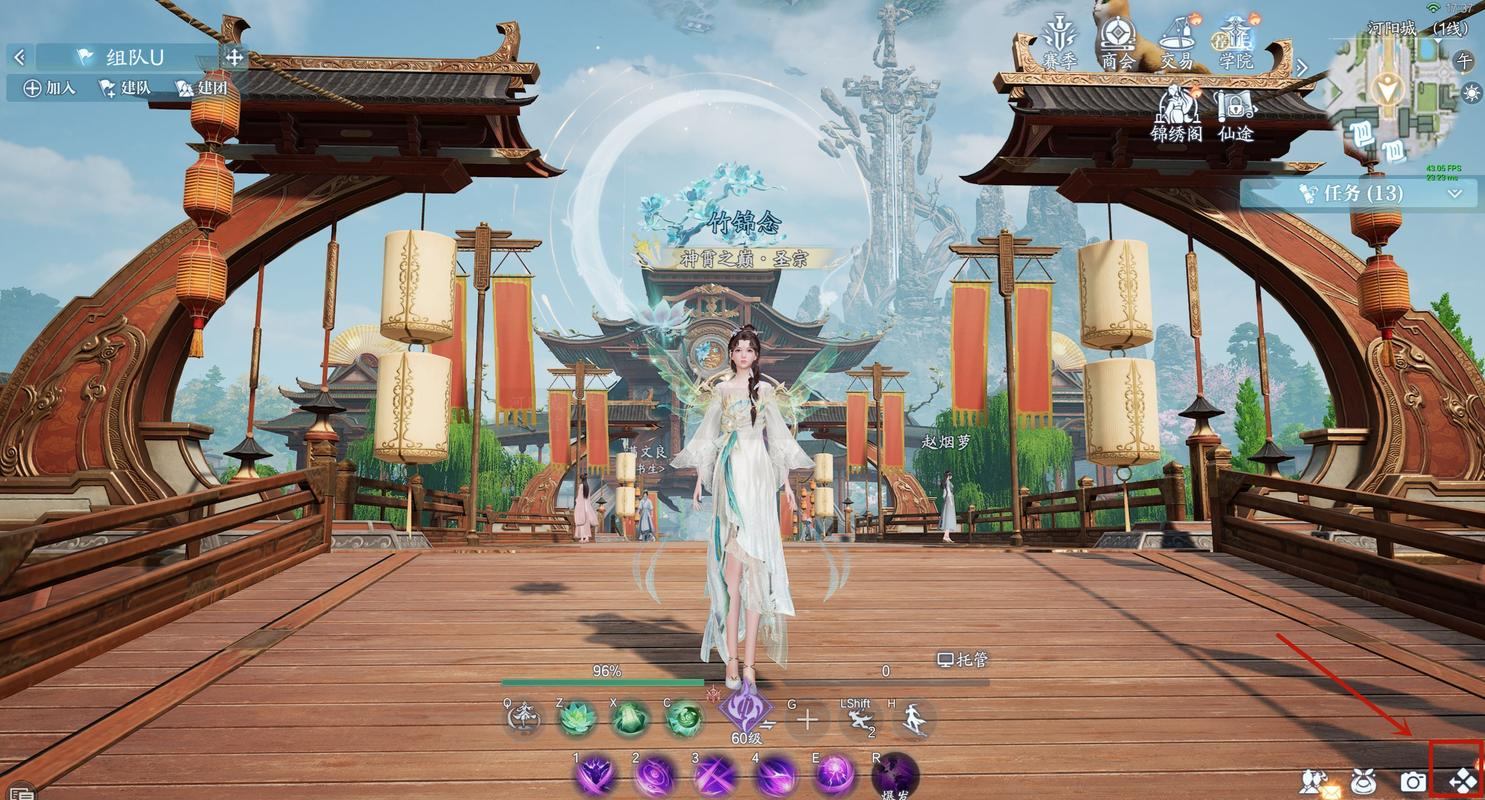The height and width of the screenshot is (800, 1485).
Task: Open the 仙途 progression menu
Action: (1236, 114)
